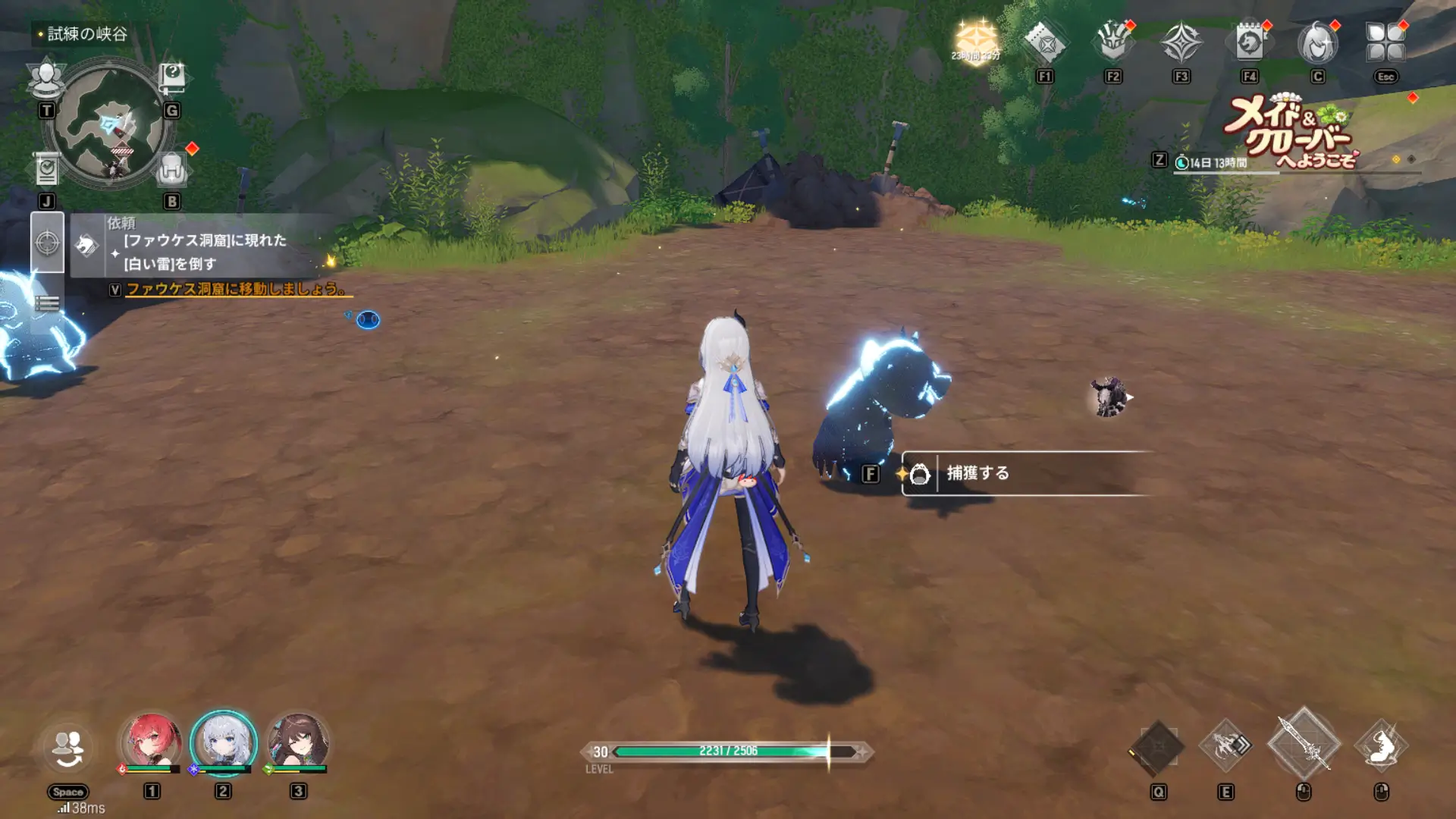Activate the sword basic attack skill
This screenshot has height=819, width=1456.
1304,745
